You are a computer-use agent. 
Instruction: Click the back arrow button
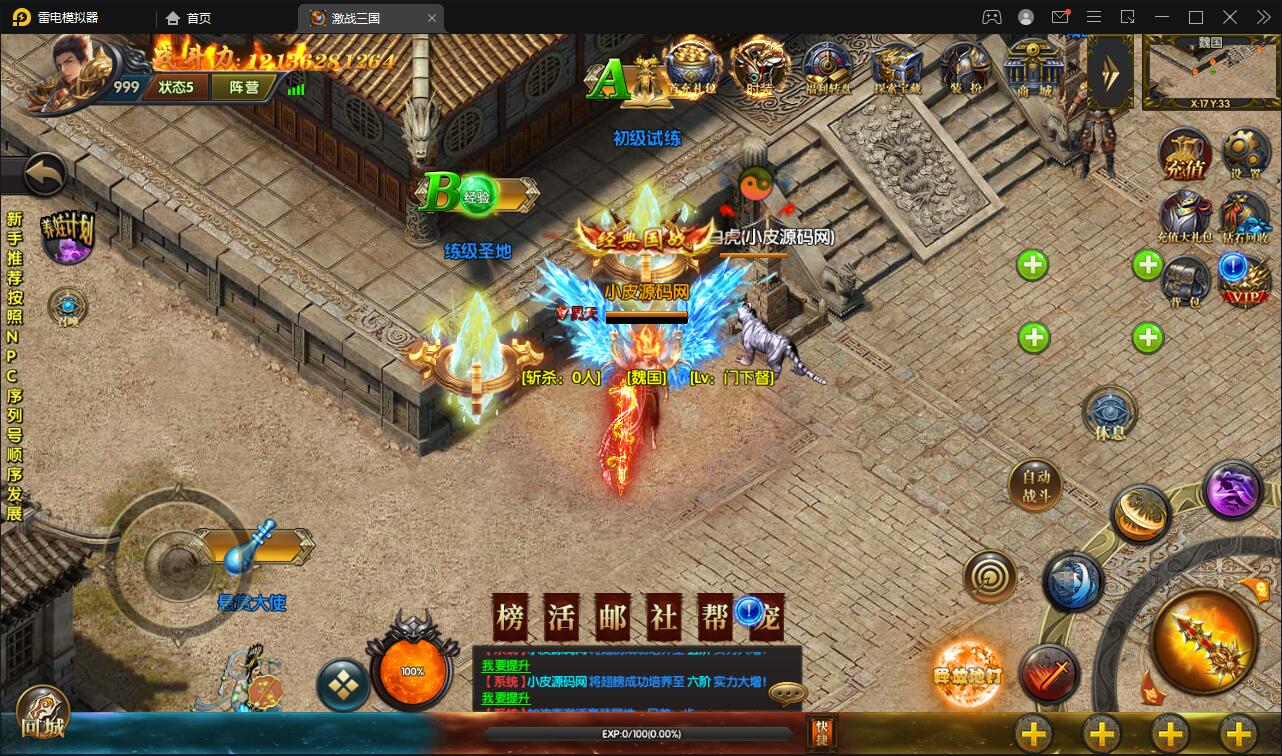[x=44, y=175]
